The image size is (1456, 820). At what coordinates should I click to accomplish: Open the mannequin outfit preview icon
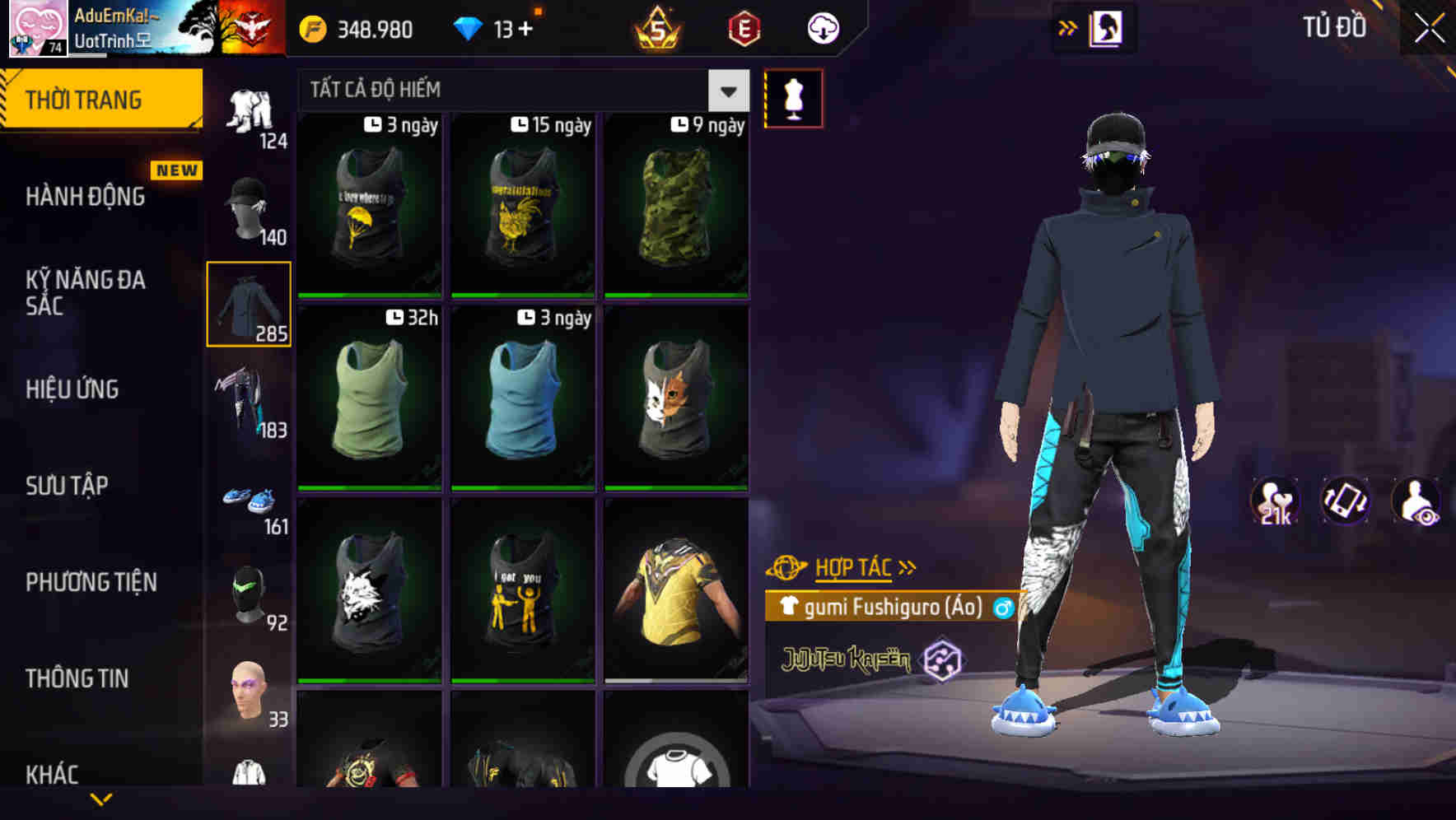click(x=792, y=97)
